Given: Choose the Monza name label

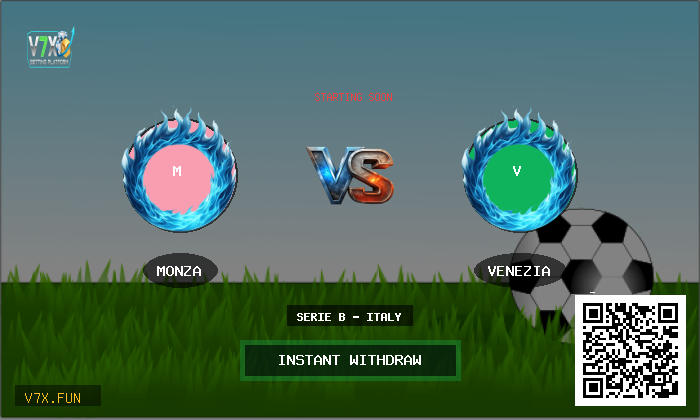Looking at the screenshot, I should pyautogui.click(x=179, y=270).
